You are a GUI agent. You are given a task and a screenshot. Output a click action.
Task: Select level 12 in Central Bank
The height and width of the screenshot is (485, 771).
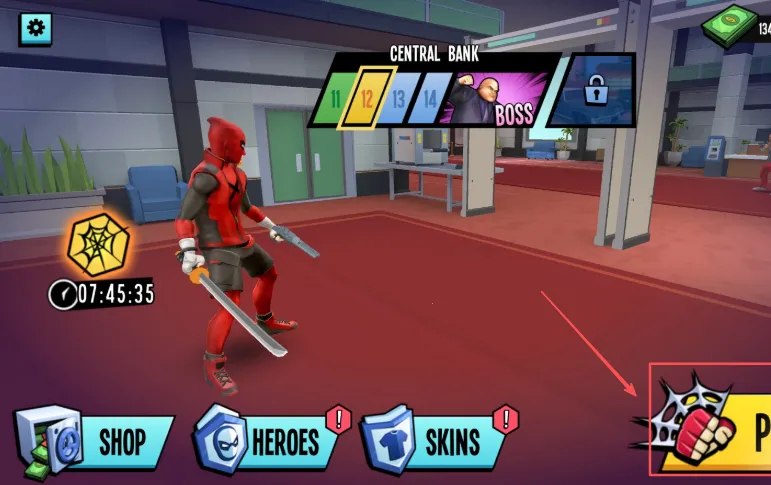[x=367, y=99]
